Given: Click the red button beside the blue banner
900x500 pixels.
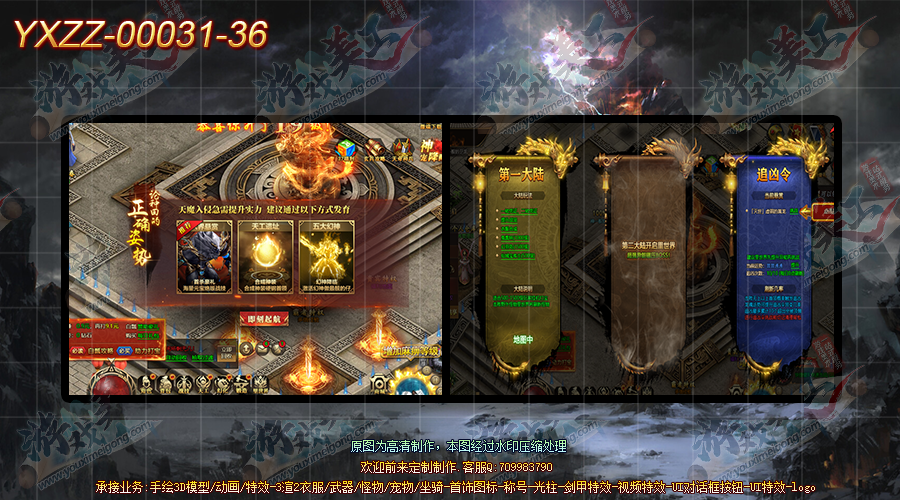Looking at the screenshot, I should (x=826, y=212).
